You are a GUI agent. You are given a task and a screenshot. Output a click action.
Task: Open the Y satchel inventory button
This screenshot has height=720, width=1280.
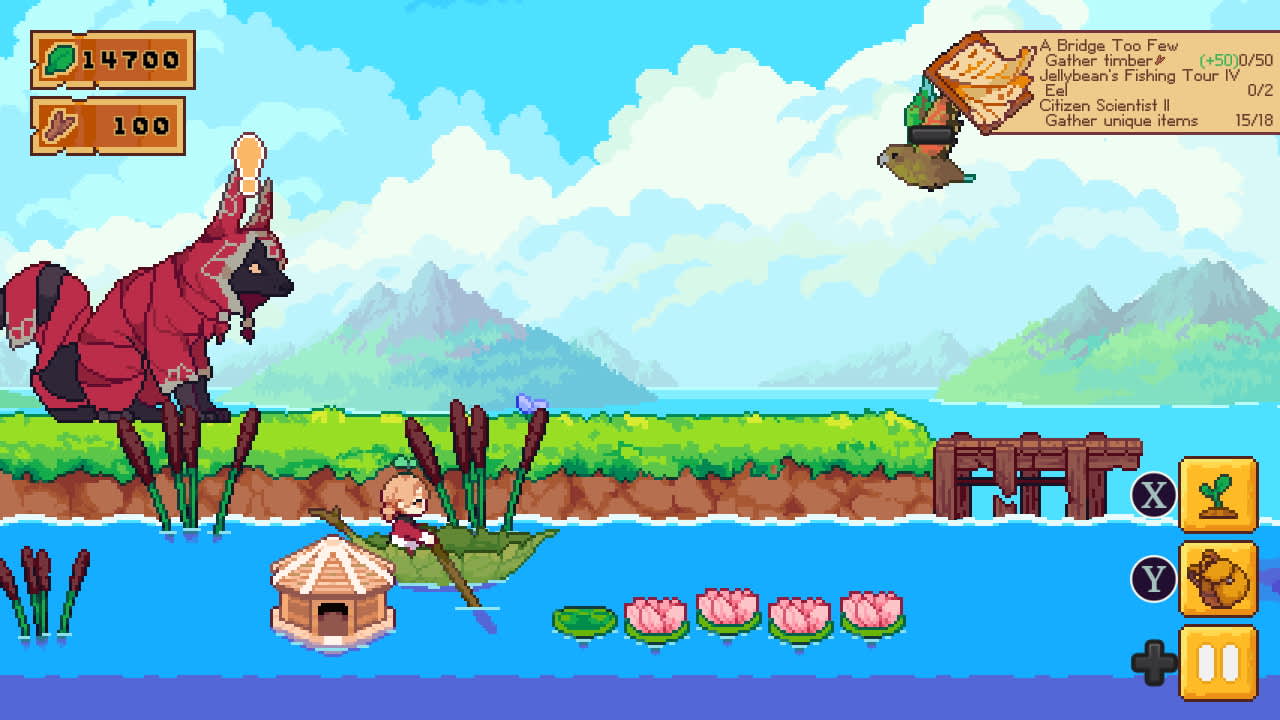click(x=1217, y=579)
